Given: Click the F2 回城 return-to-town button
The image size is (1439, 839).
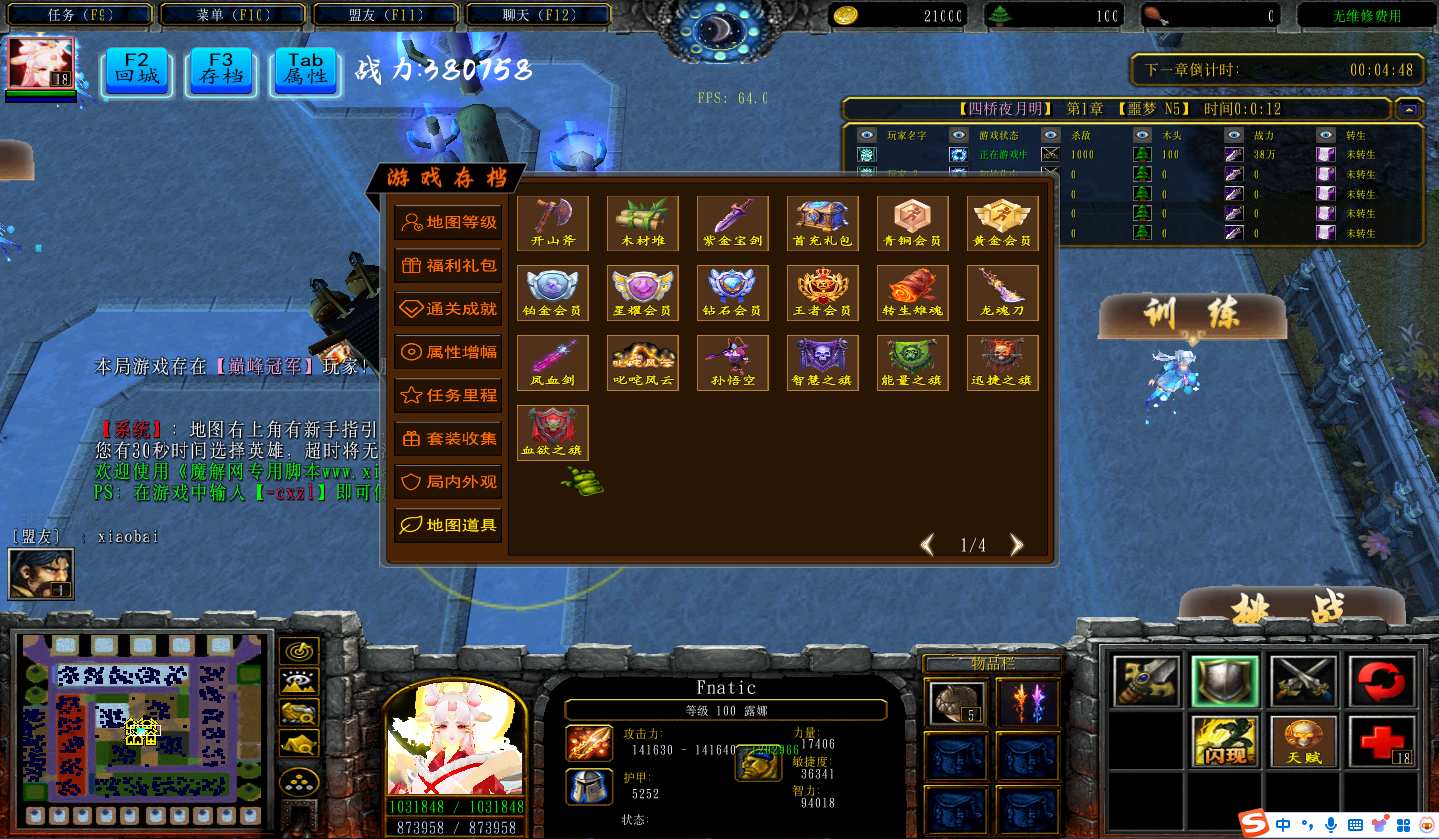Looking at the screenshot, I should click(x=137, y=68).
